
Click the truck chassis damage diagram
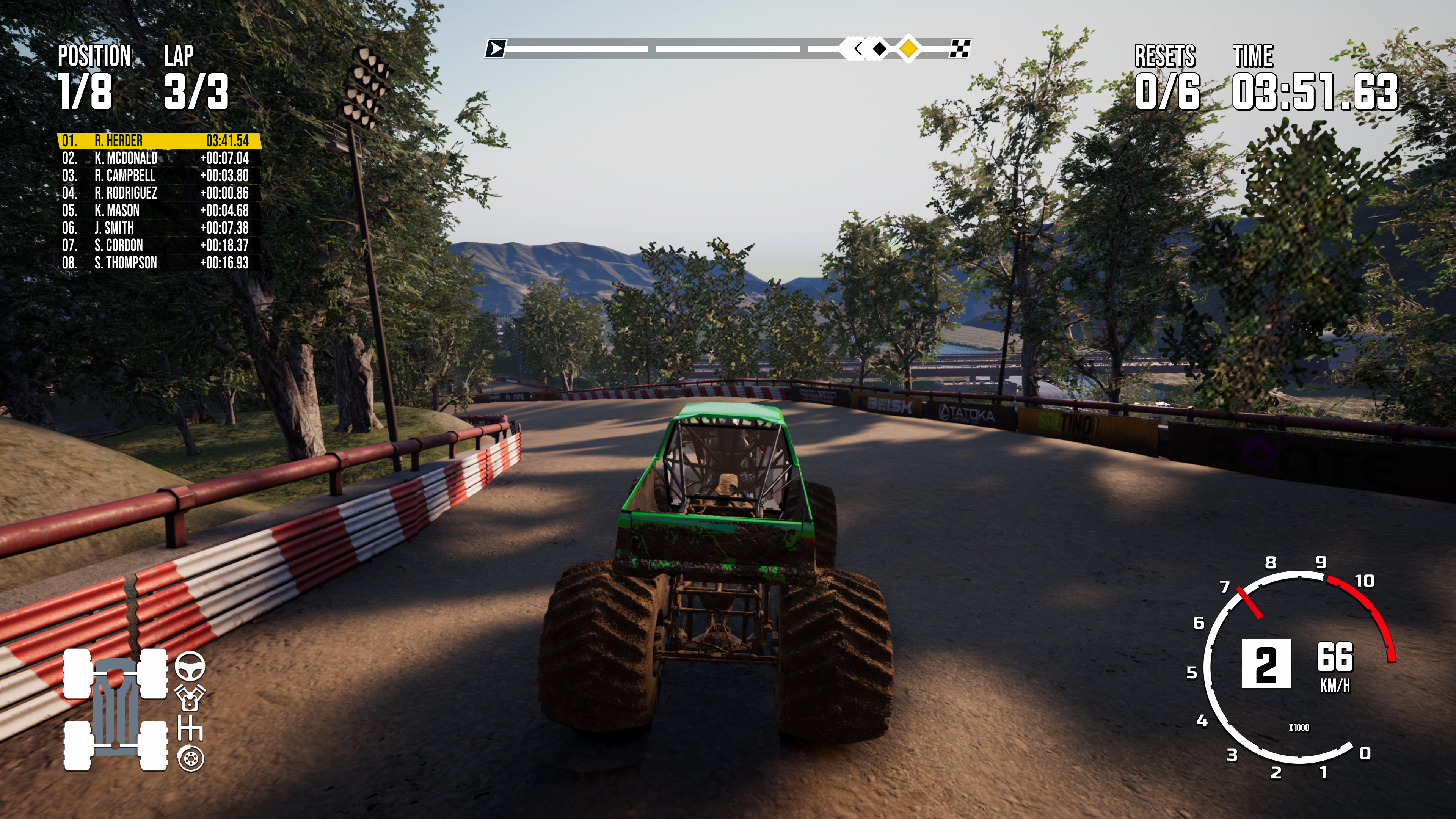tap(115, 709)
